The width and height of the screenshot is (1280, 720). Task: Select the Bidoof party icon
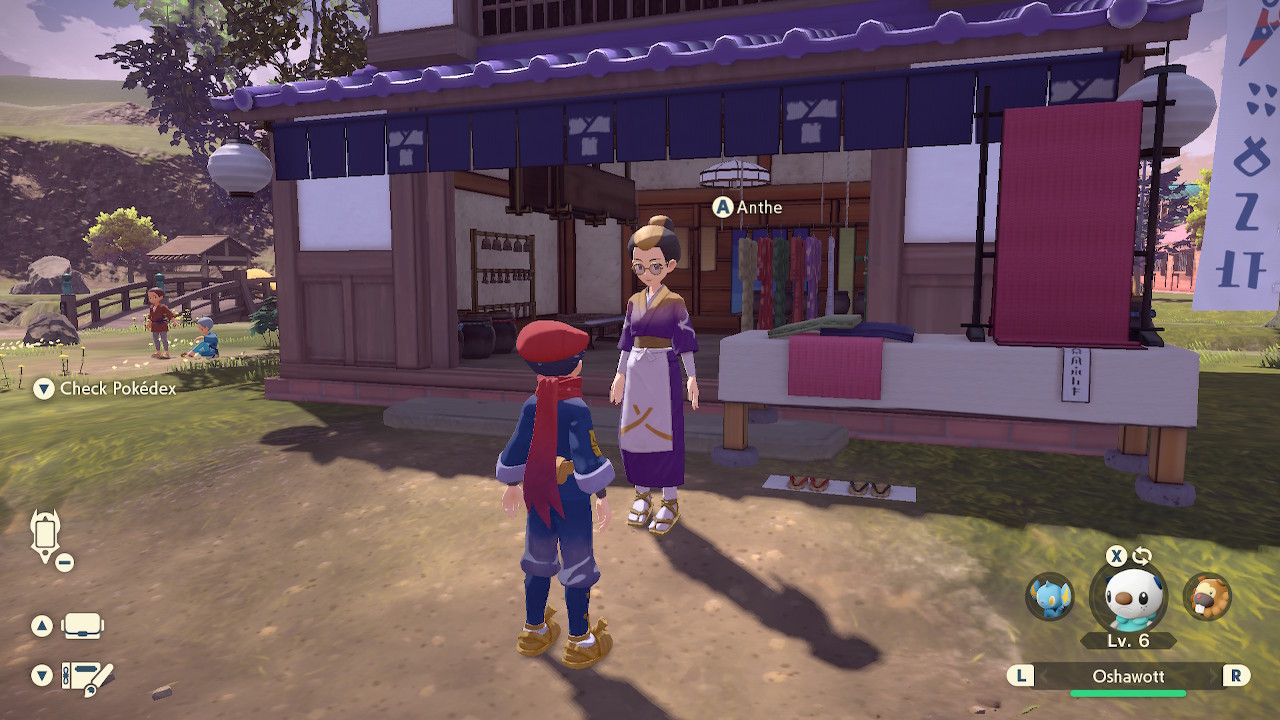pos(1207,597)
